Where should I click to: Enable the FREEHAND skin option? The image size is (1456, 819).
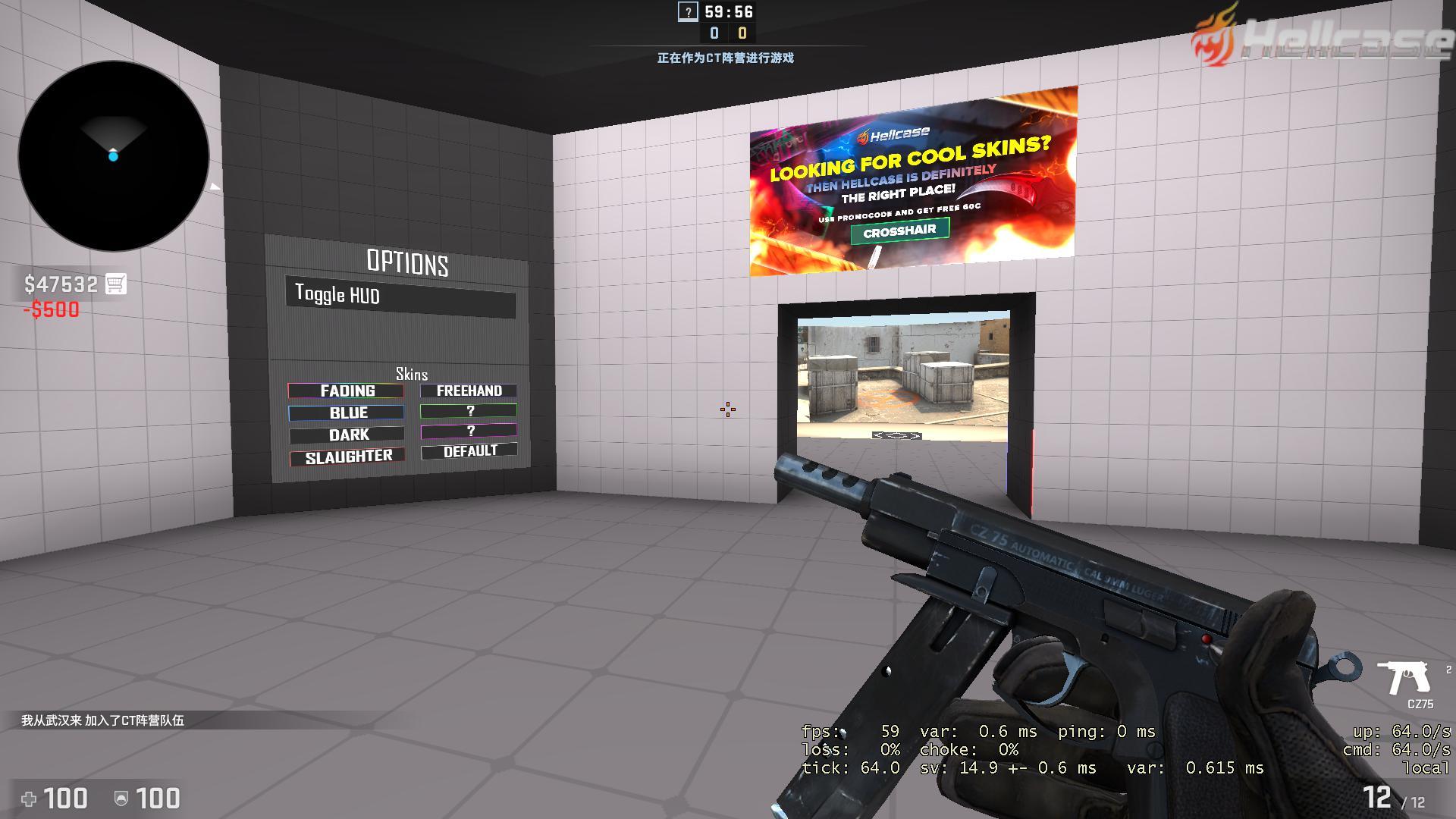click(469, 391)
